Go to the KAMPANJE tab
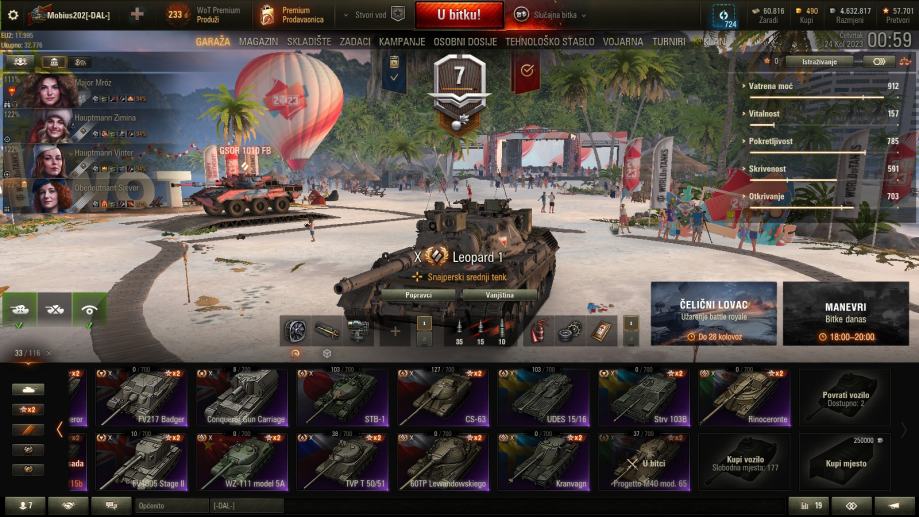This screenshot has width=919, height=517. (402, 42)
